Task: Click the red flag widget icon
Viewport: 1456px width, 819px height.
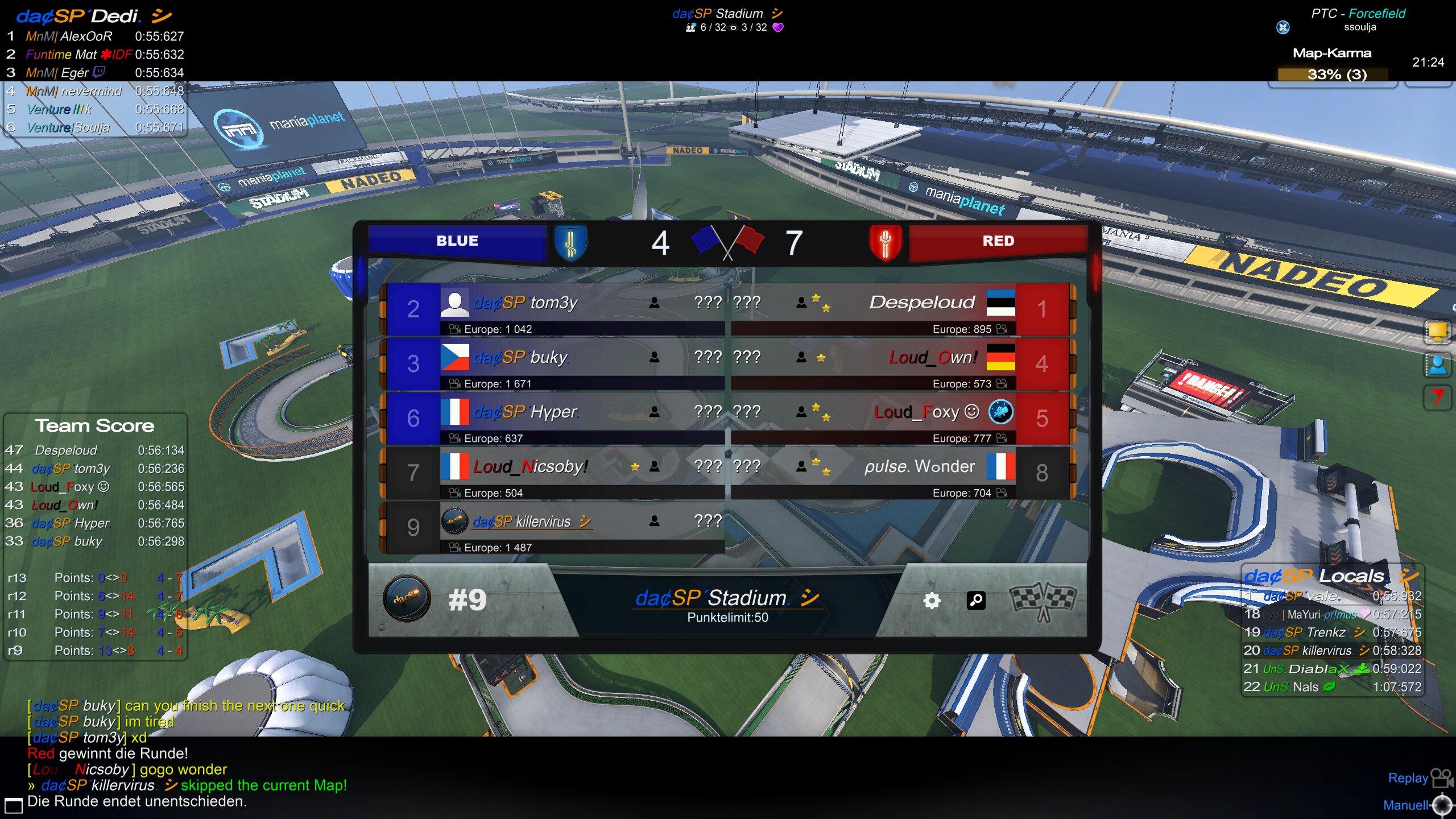Action: pos(1437,397)
